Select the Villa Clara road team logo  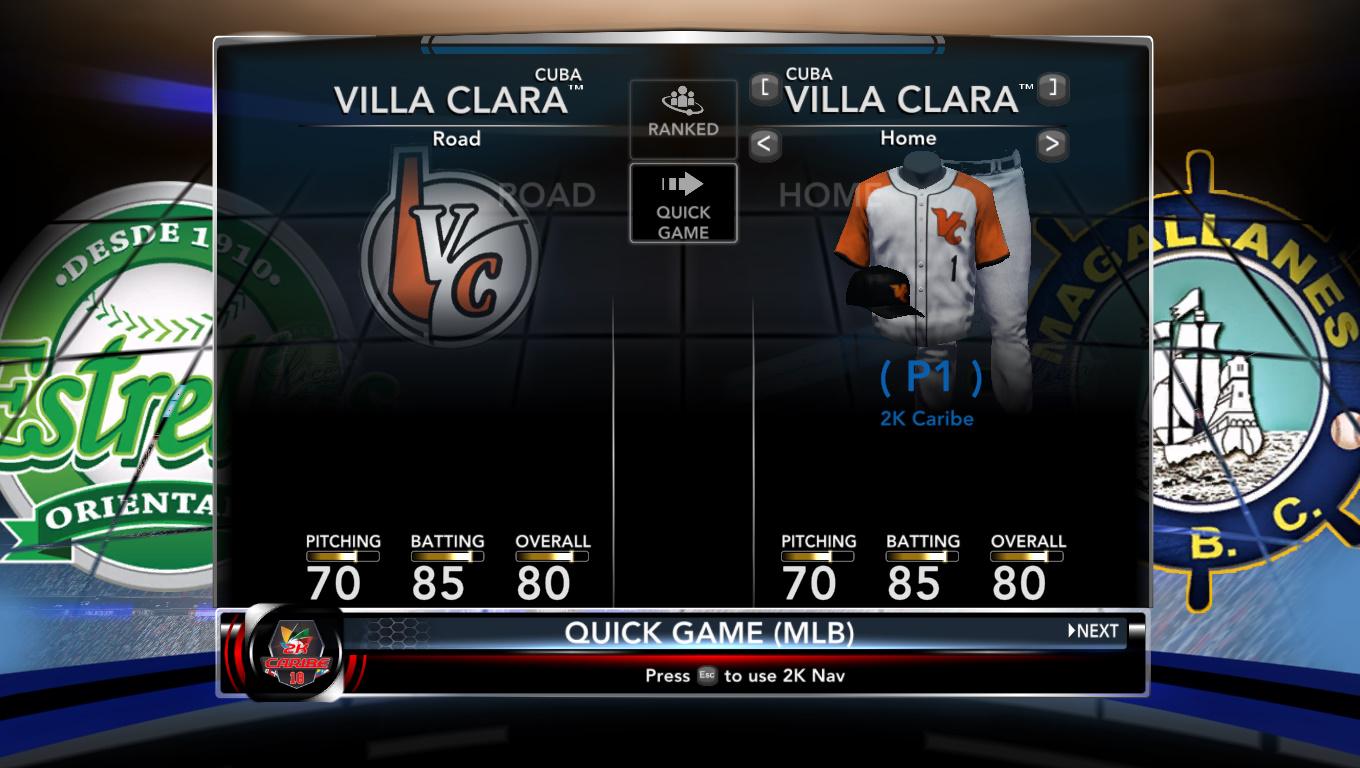click(x=450, y=252)
